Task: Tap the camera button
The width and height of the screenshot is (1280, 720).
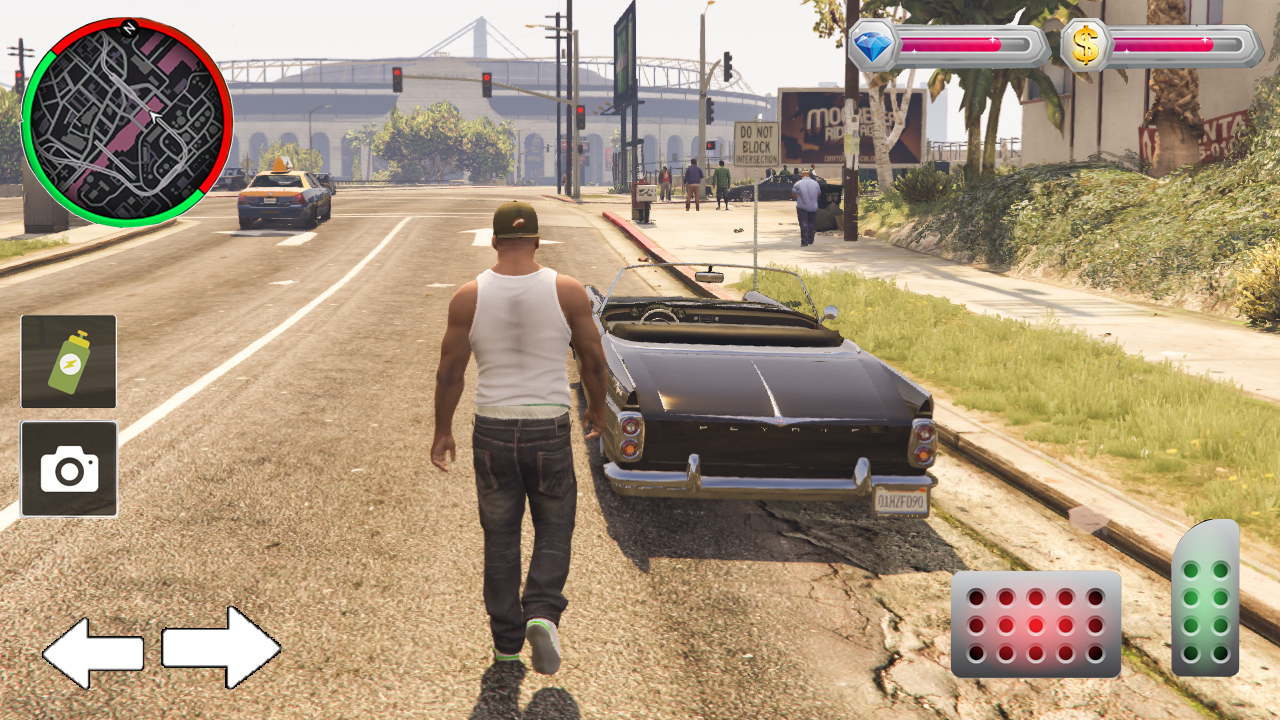Action: [69, 469]
